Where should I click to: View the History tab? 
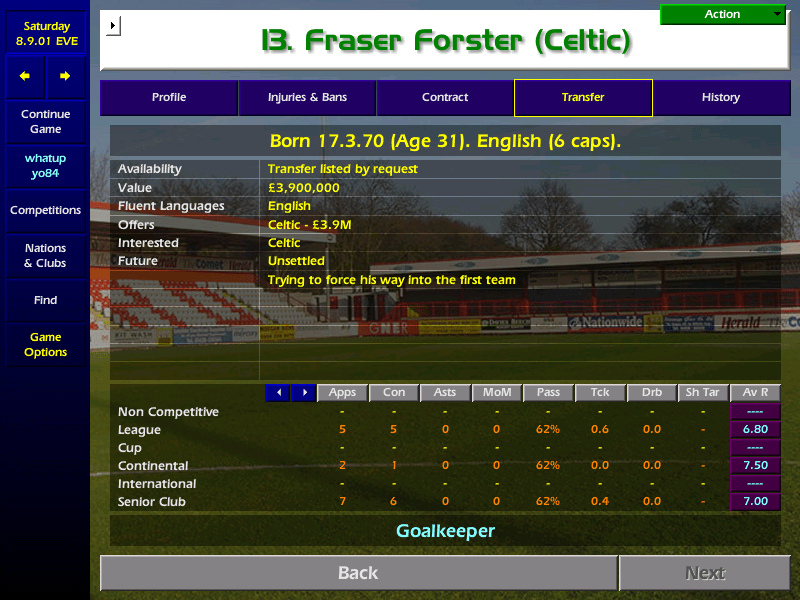(x=720, y=98)
